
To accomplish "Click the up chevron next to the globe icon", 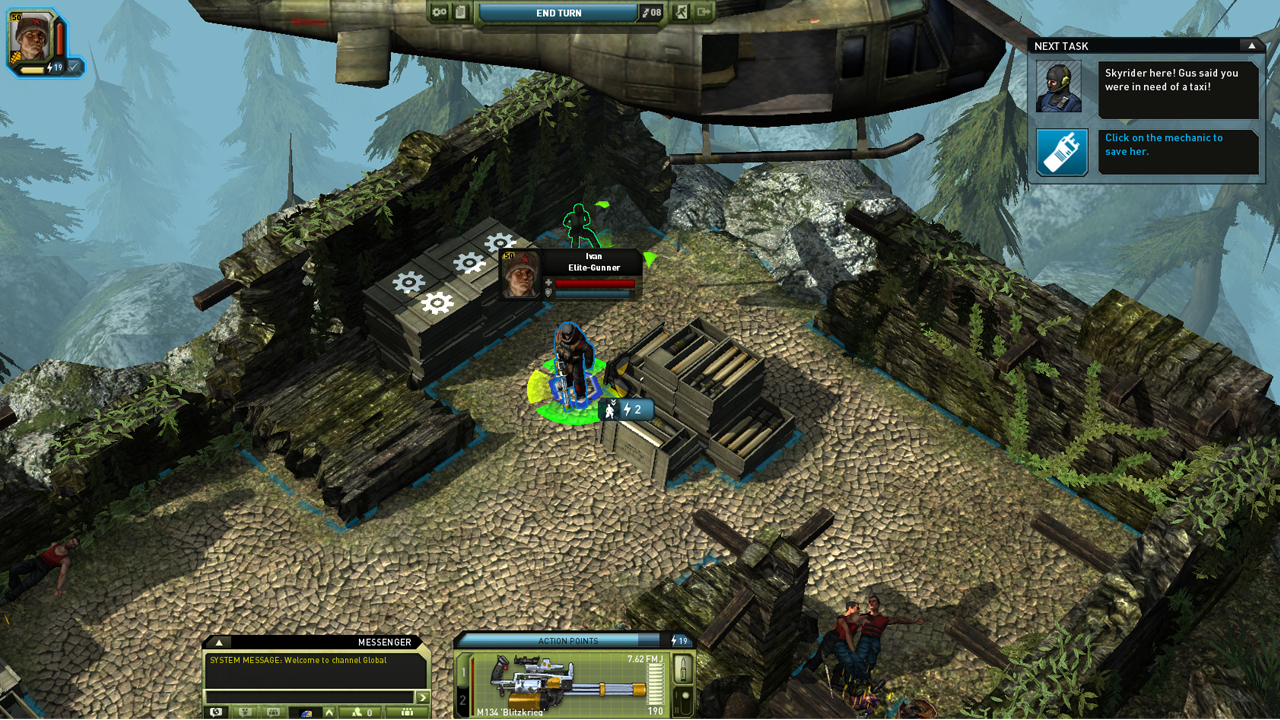I will (329, 712).
